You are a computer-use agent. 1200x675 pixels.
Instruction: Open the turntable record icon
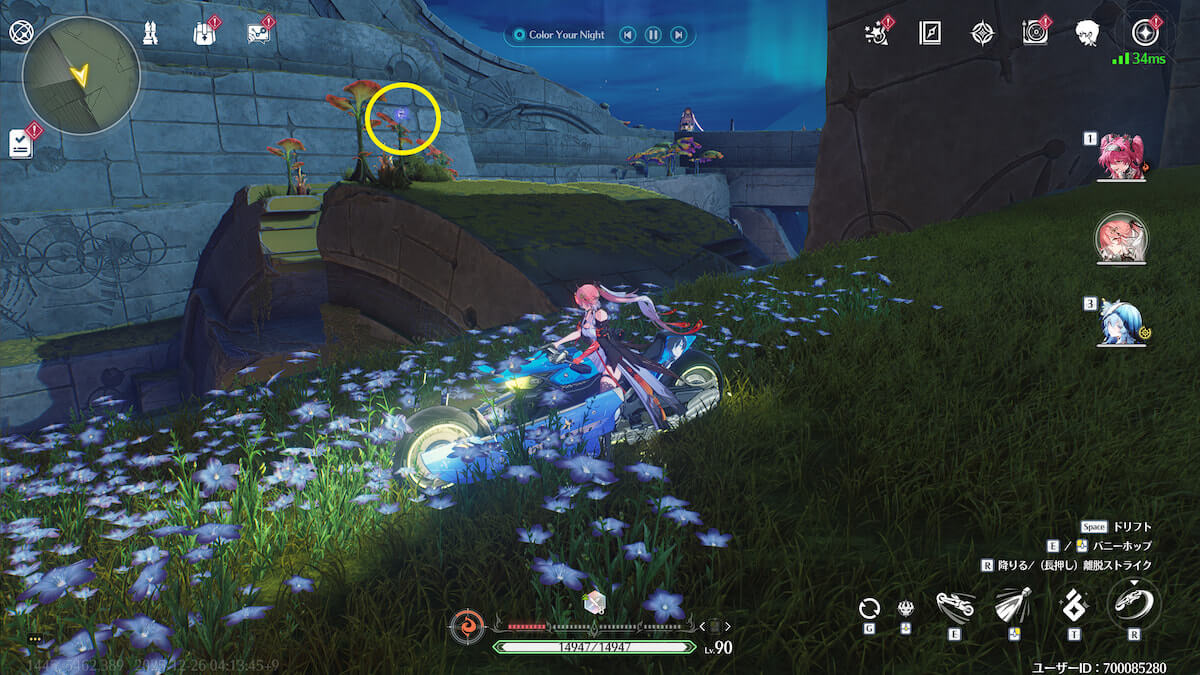pos(1035,33)
